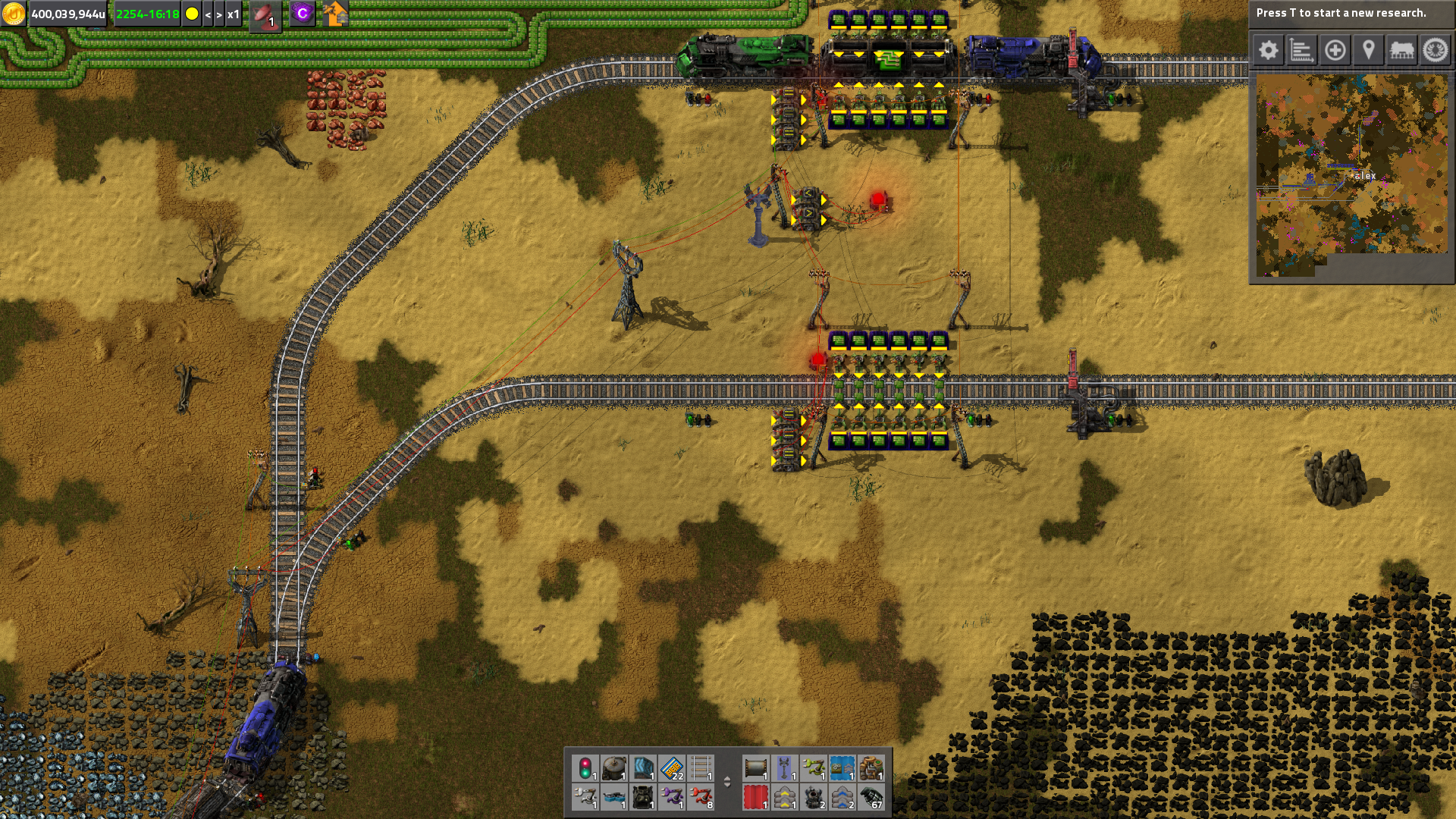This screenshot has width=1456, height=819.
Task: Select the rail track hotbar slot
Action: tap(701, 768)
